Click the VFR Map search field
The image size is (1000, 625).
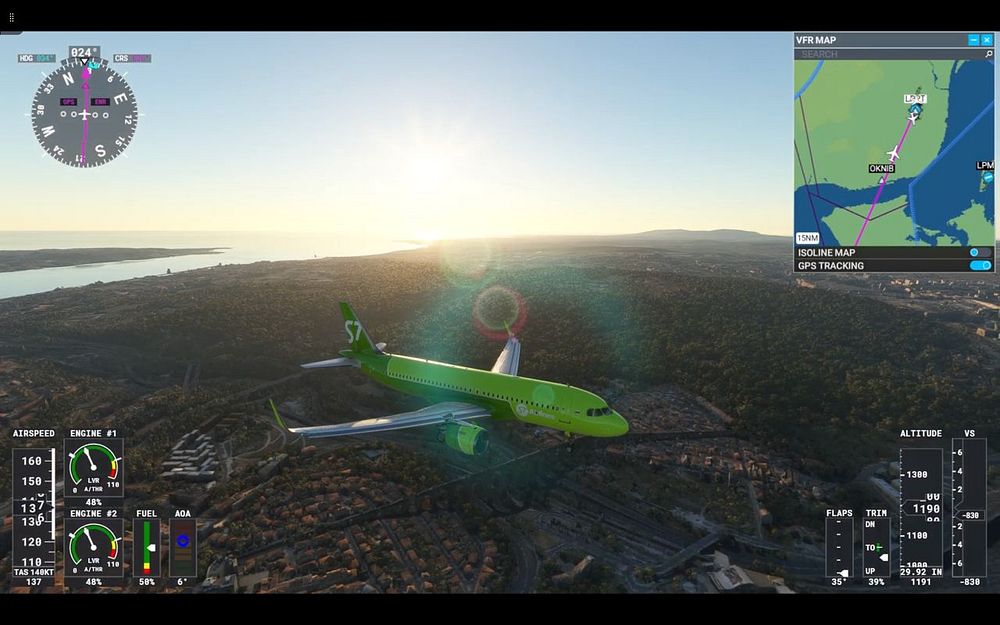pyautogui.click(x=885, y=54)
